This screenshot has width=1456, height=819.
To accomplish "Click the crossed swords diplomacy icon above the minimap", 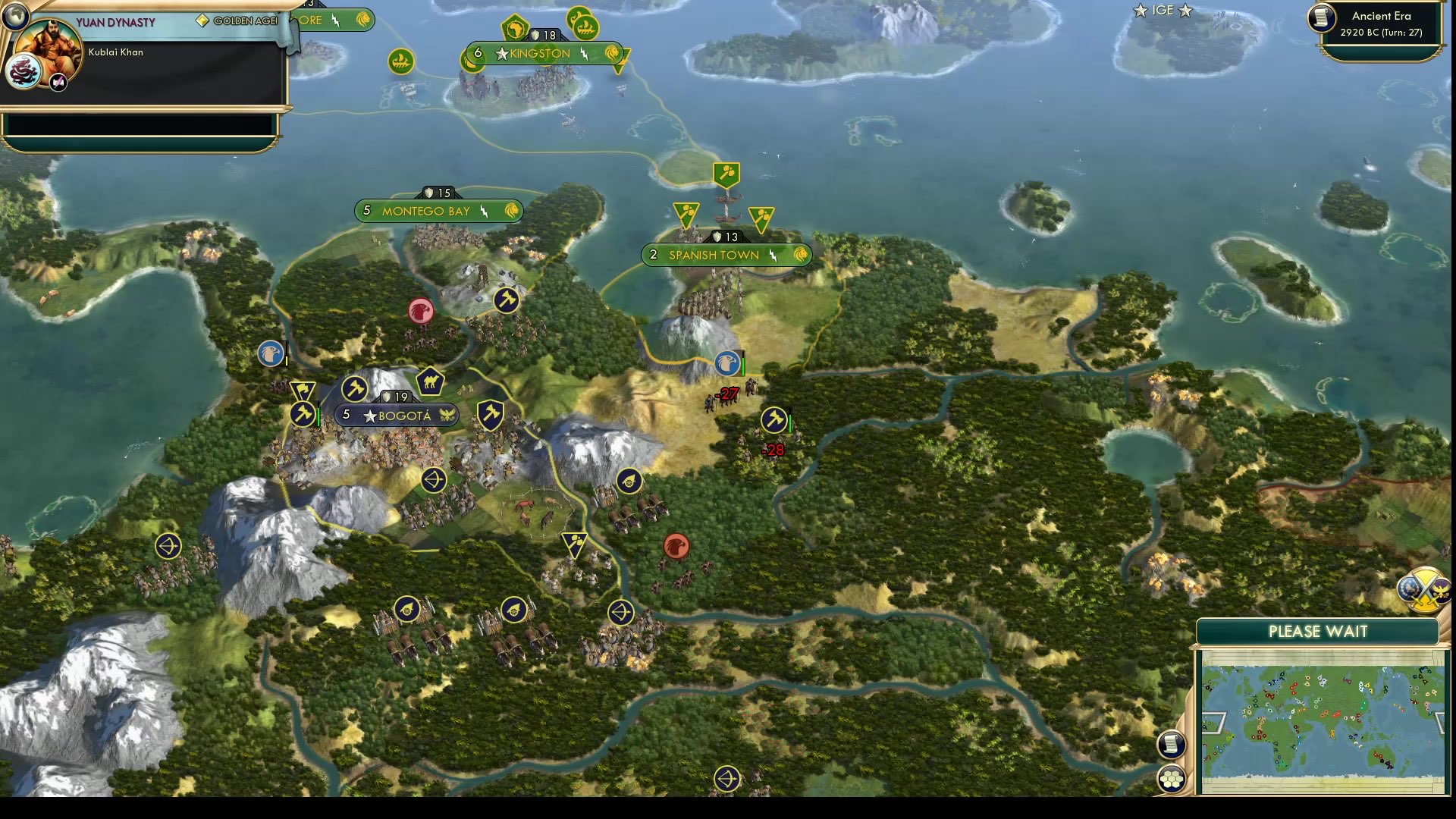I will click(1426, 590).
